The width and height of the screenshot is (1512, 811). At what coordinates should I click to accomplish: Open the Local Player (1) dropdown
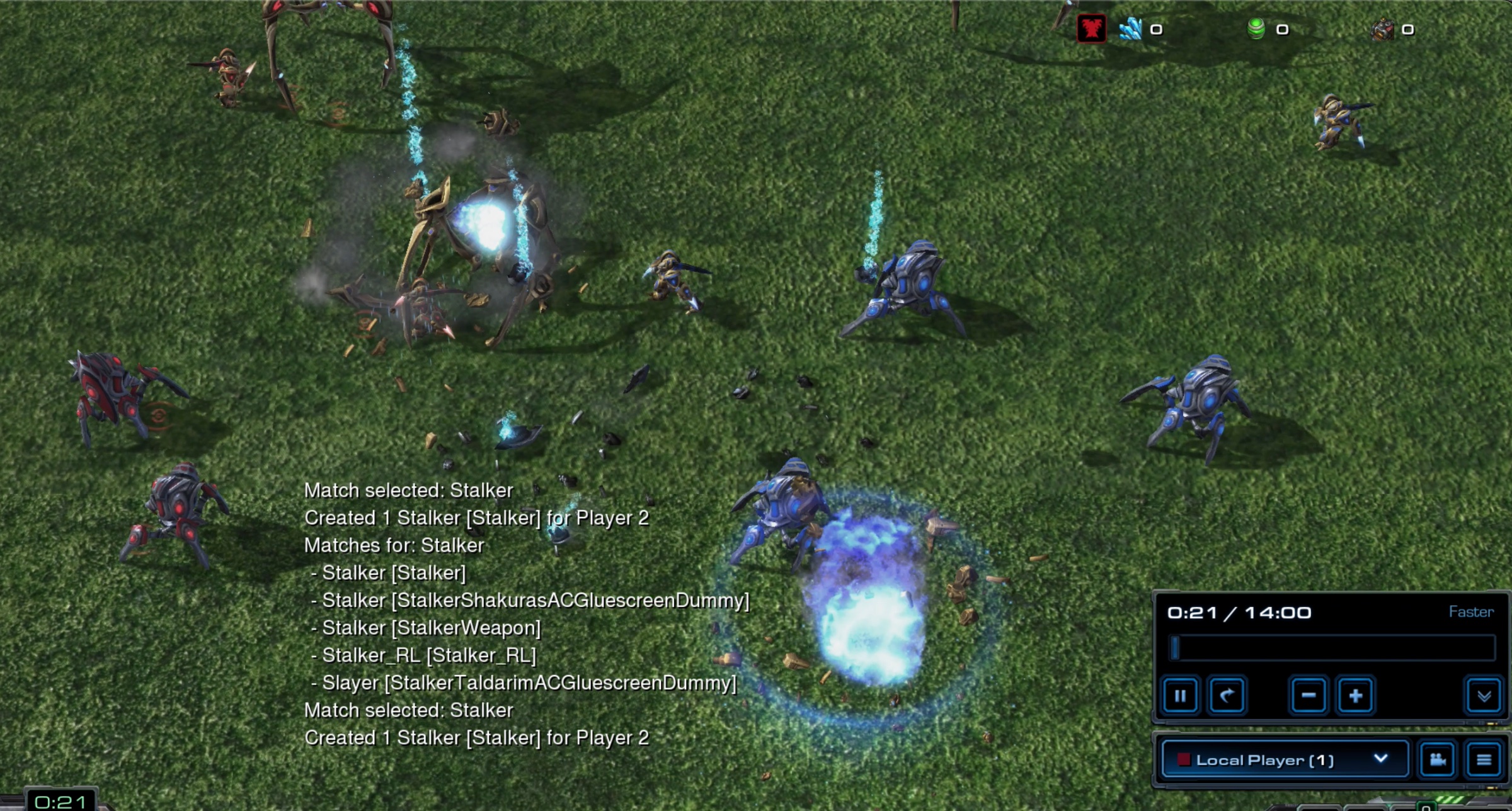pyautogui.click(x=1284, y=759)
